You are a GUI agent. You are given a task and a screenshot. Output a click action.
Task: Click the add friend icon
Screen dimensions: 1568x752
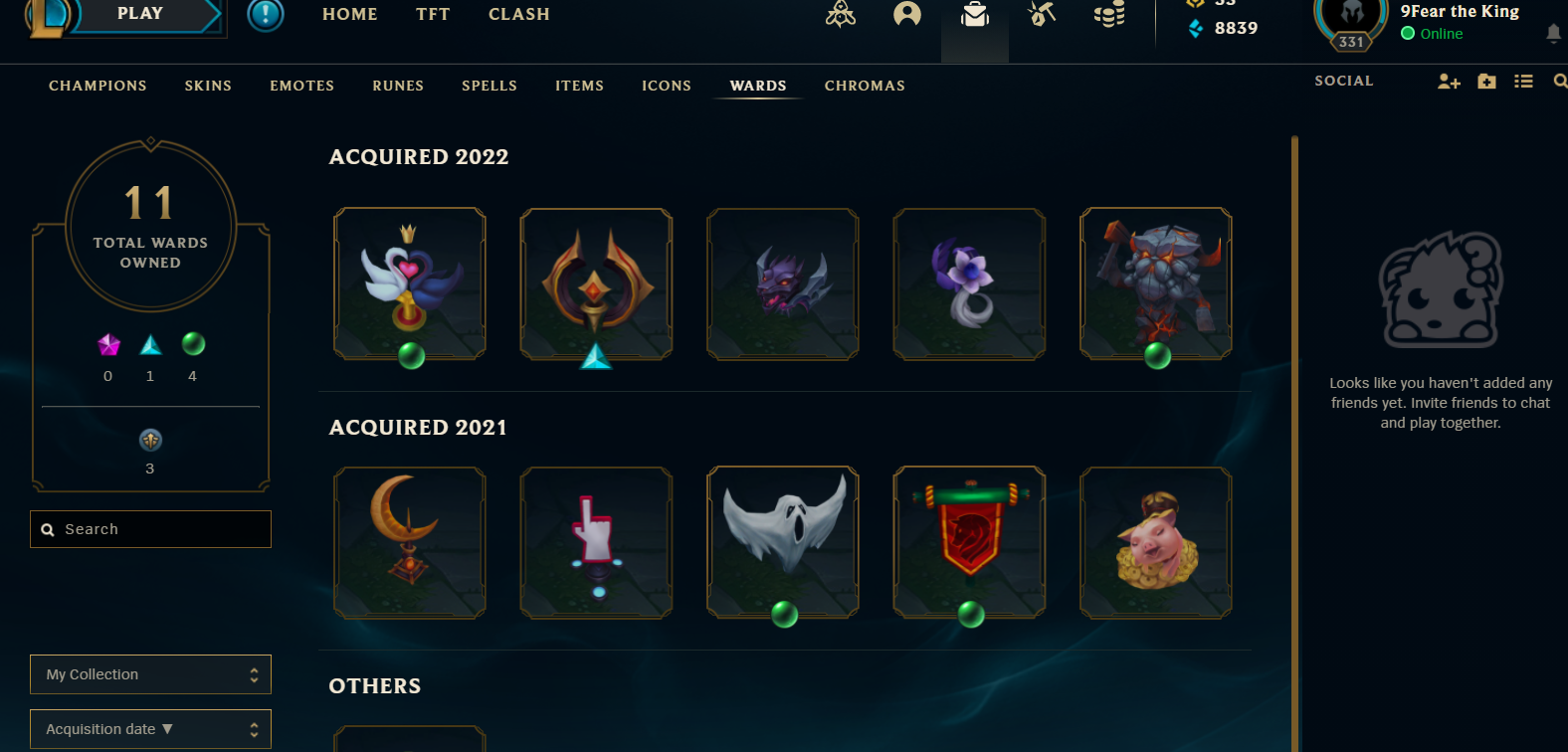click(x=1449, y=82)
